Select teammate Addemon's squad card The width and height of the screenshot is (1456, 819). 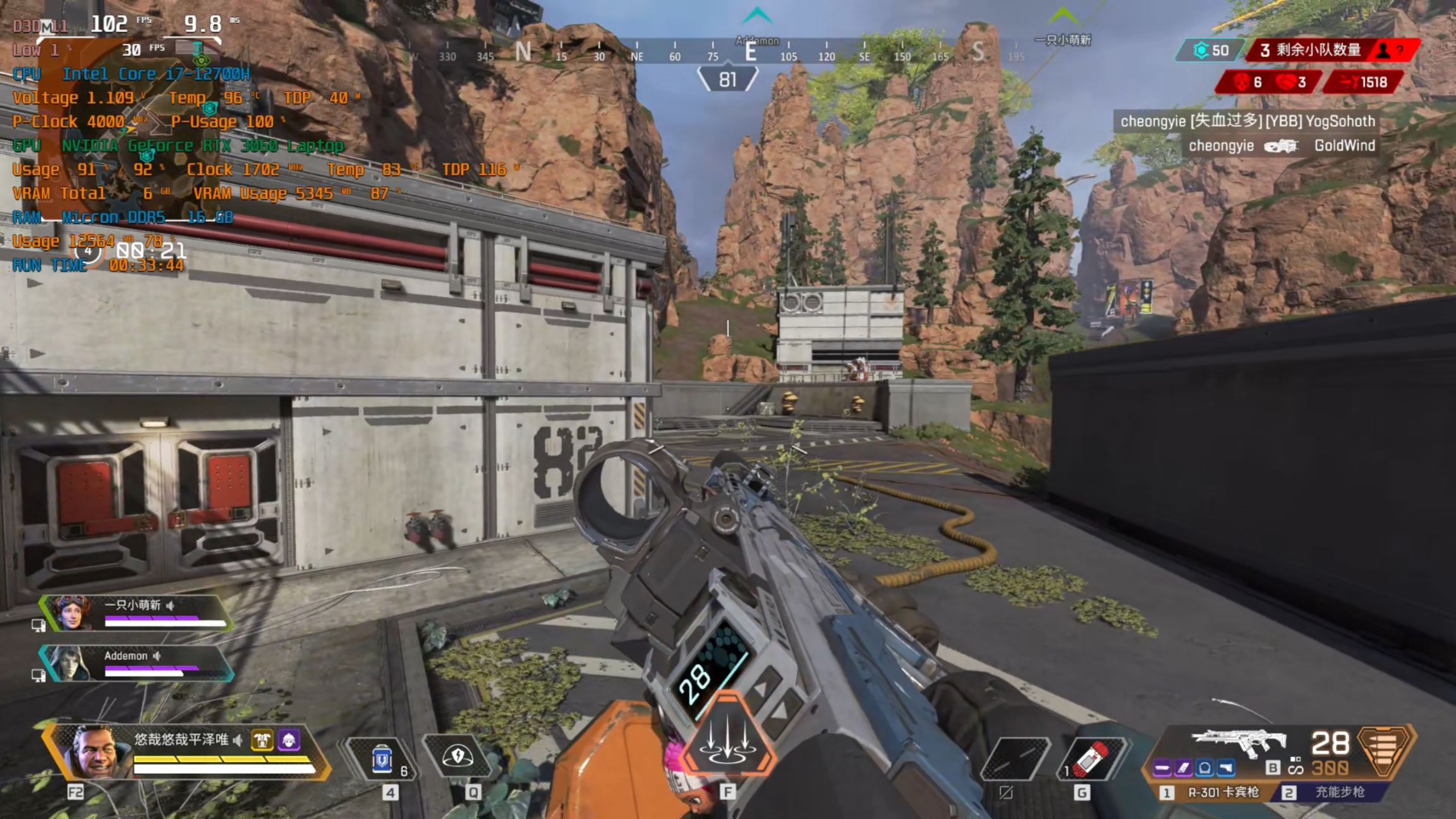click(136, 663)
